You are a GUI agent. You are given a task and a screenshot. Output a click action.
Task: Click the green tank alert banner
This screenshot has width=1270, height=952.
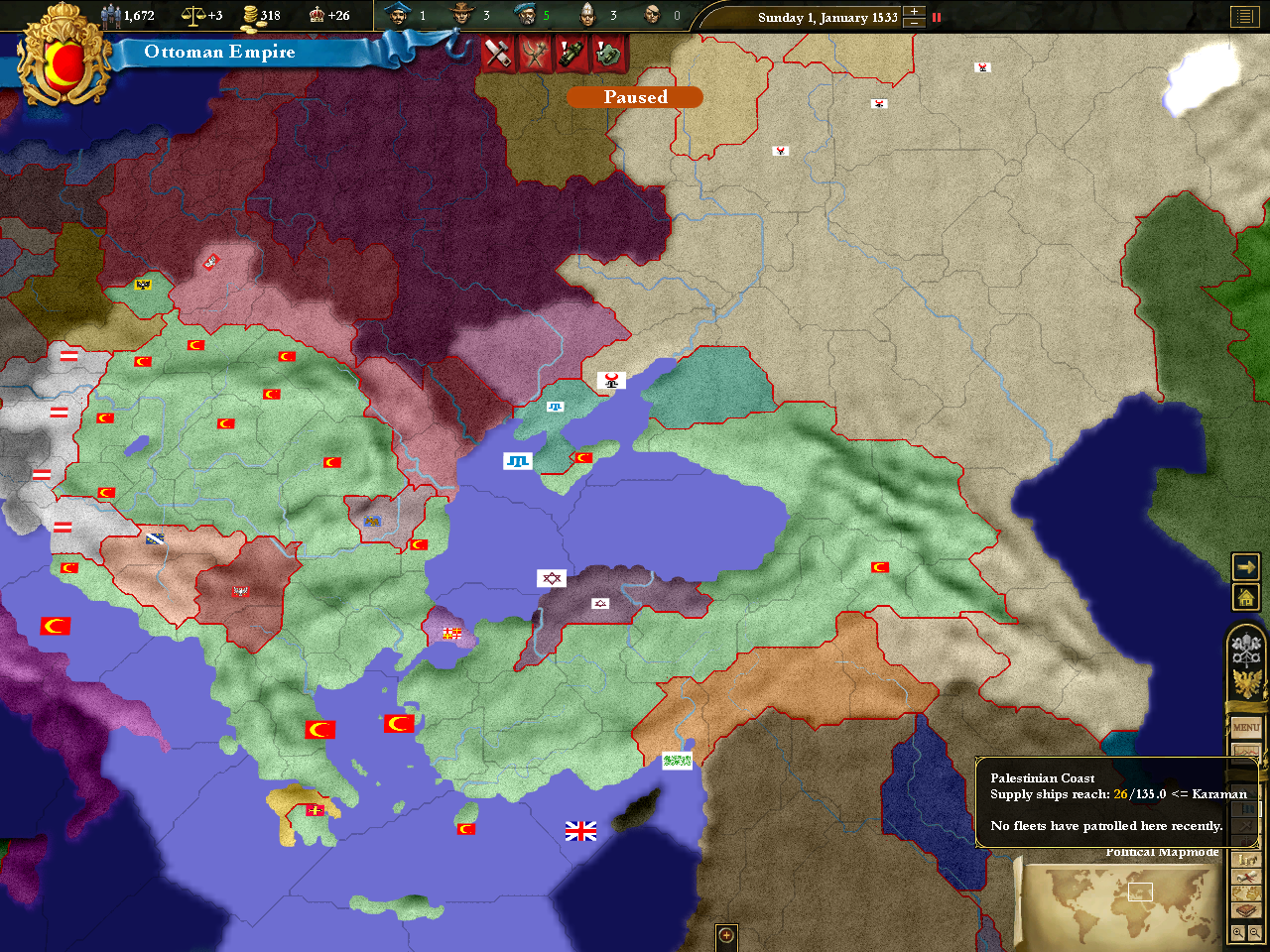click(608, 53)
